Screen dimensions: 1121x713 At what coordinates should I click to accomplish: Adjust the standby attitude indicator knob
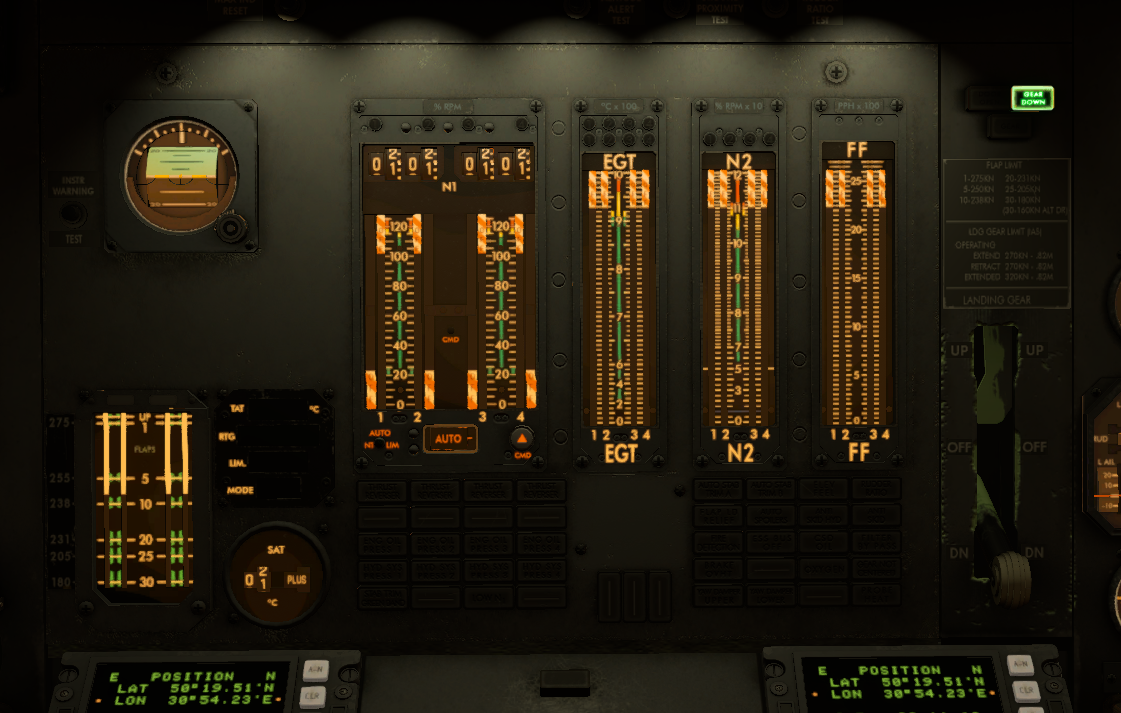click(231, 230)
